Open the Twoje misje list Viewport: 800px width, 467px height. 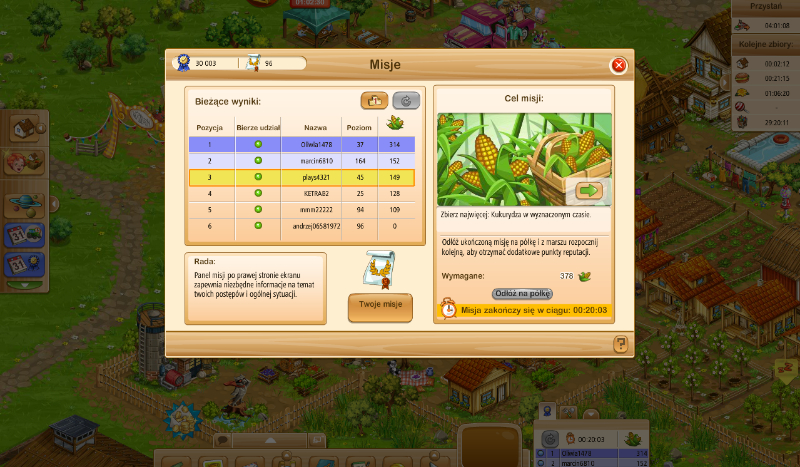coord(380,307)
